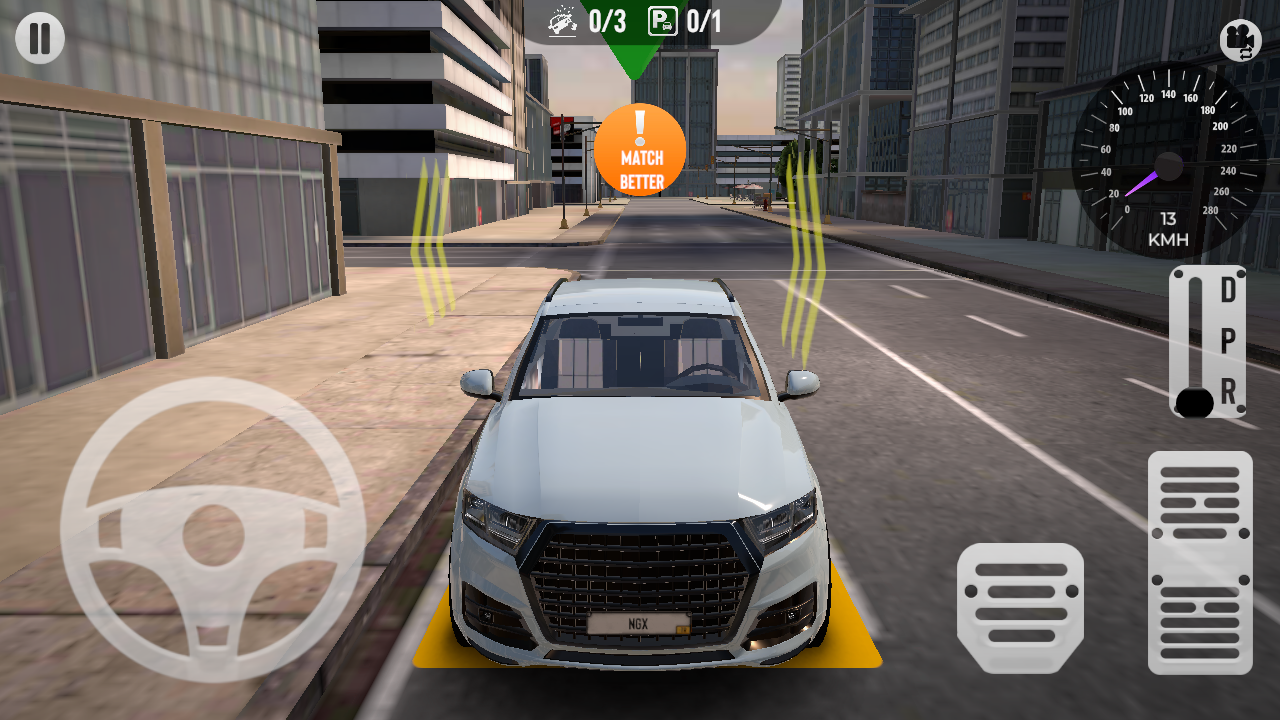This screenshot has width=1280, height=720.
Task: Select R on the gear shifter
Action: (x=1228, y=392)
